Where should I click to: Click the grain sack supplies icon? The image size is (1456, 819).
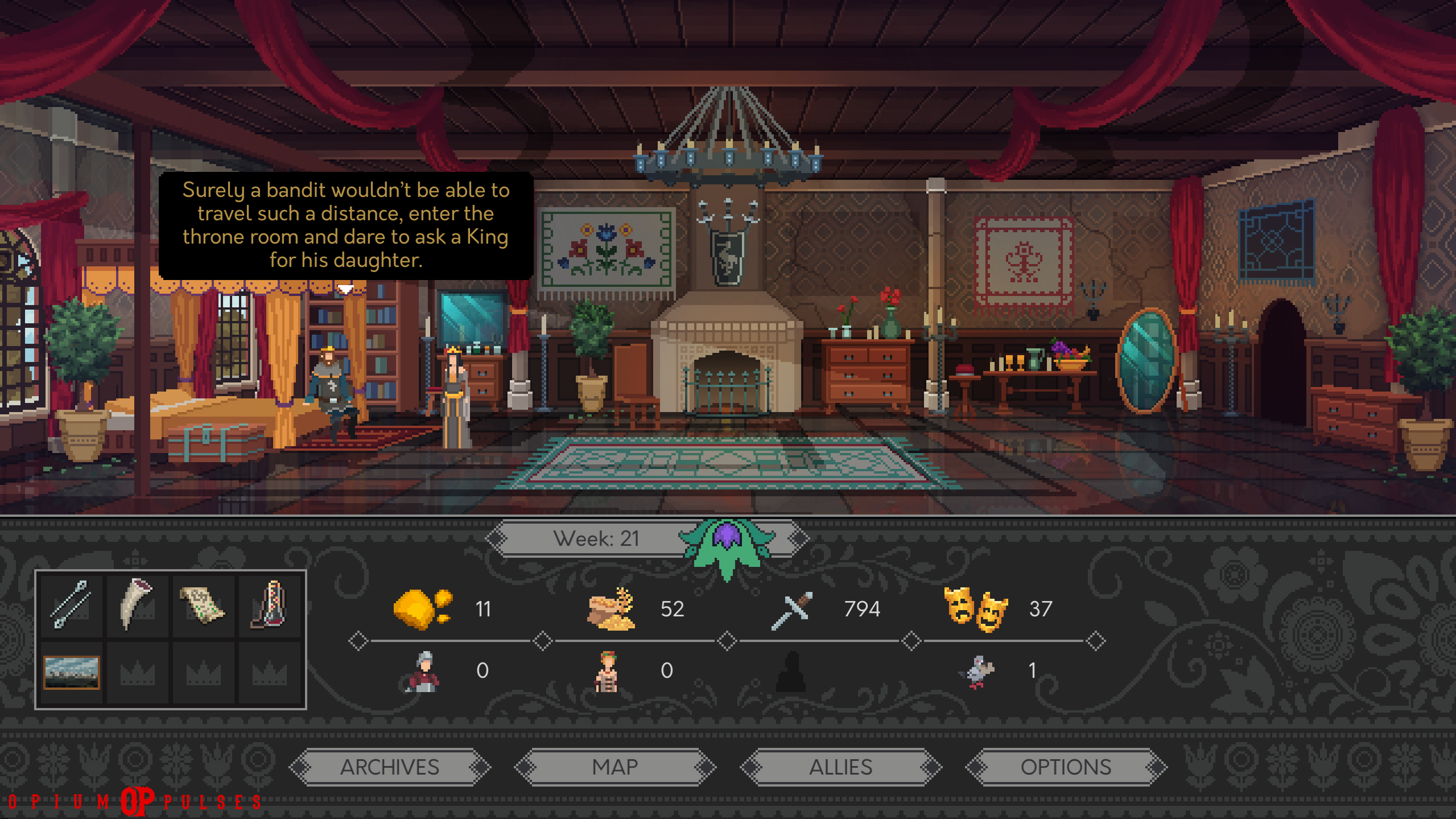click(x=611, y=609)
